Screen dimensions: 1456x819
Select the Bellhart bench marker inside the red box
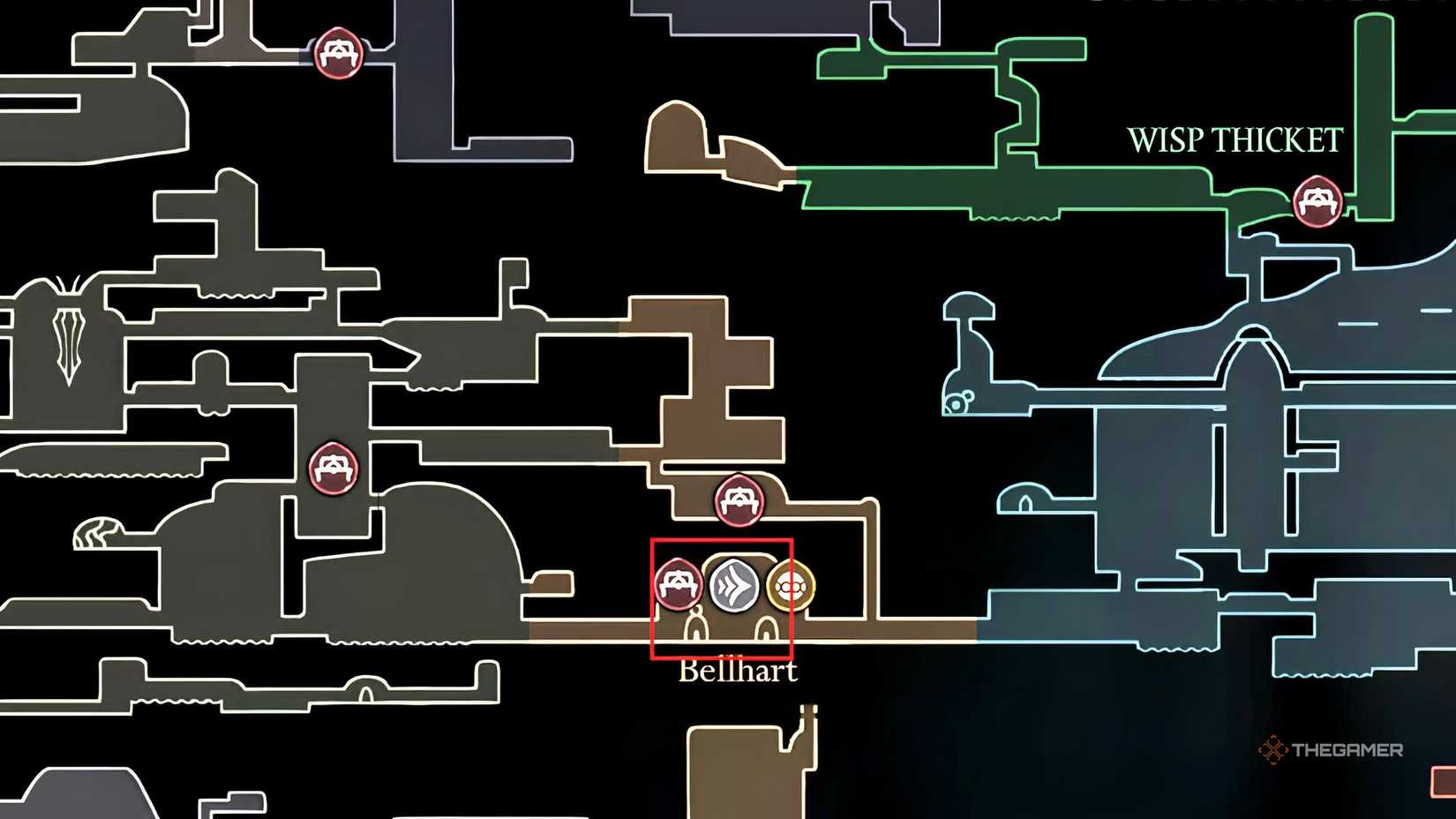pyautogui.click(x=678, y=584)
